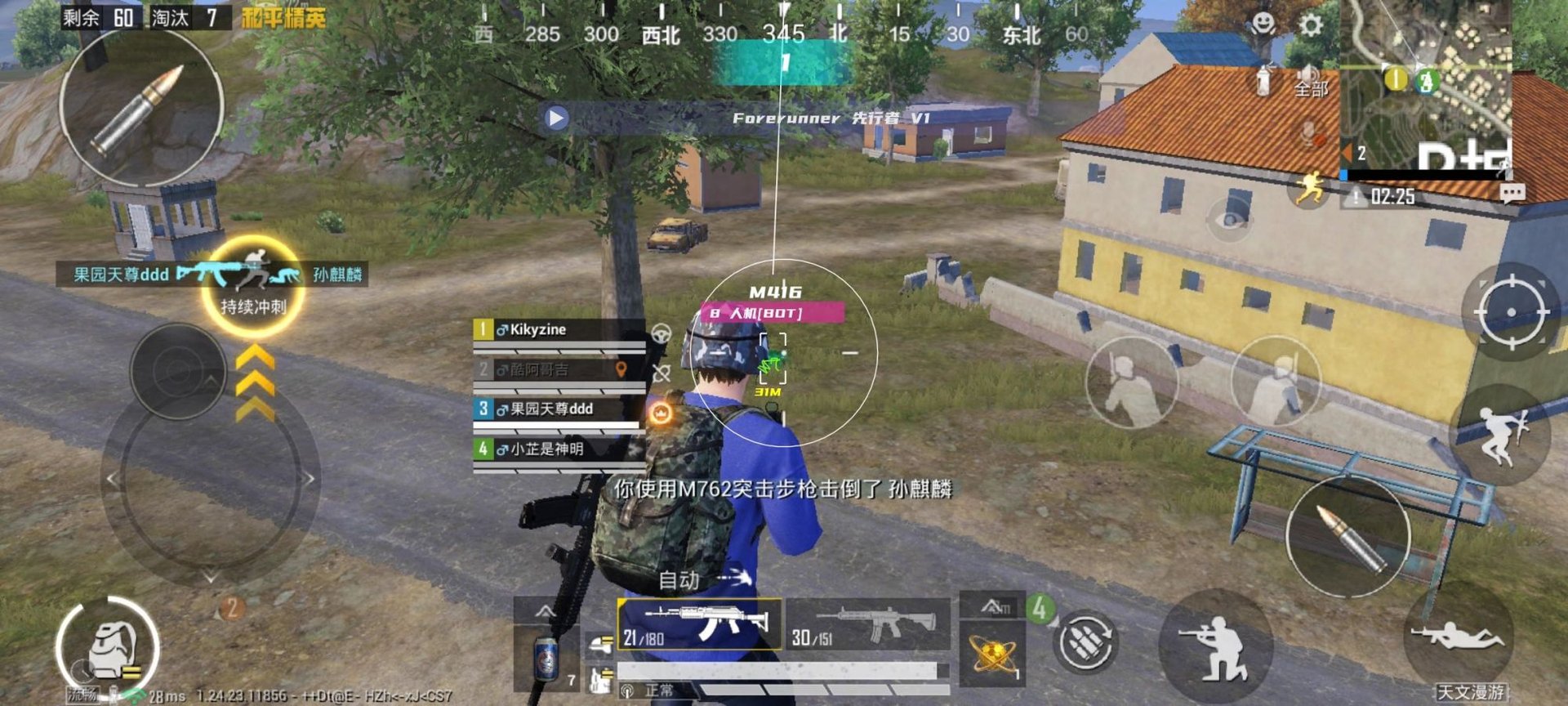Screen dimensions: 1568x706
Task: Select the spray paint icon
Action: 1262,79
